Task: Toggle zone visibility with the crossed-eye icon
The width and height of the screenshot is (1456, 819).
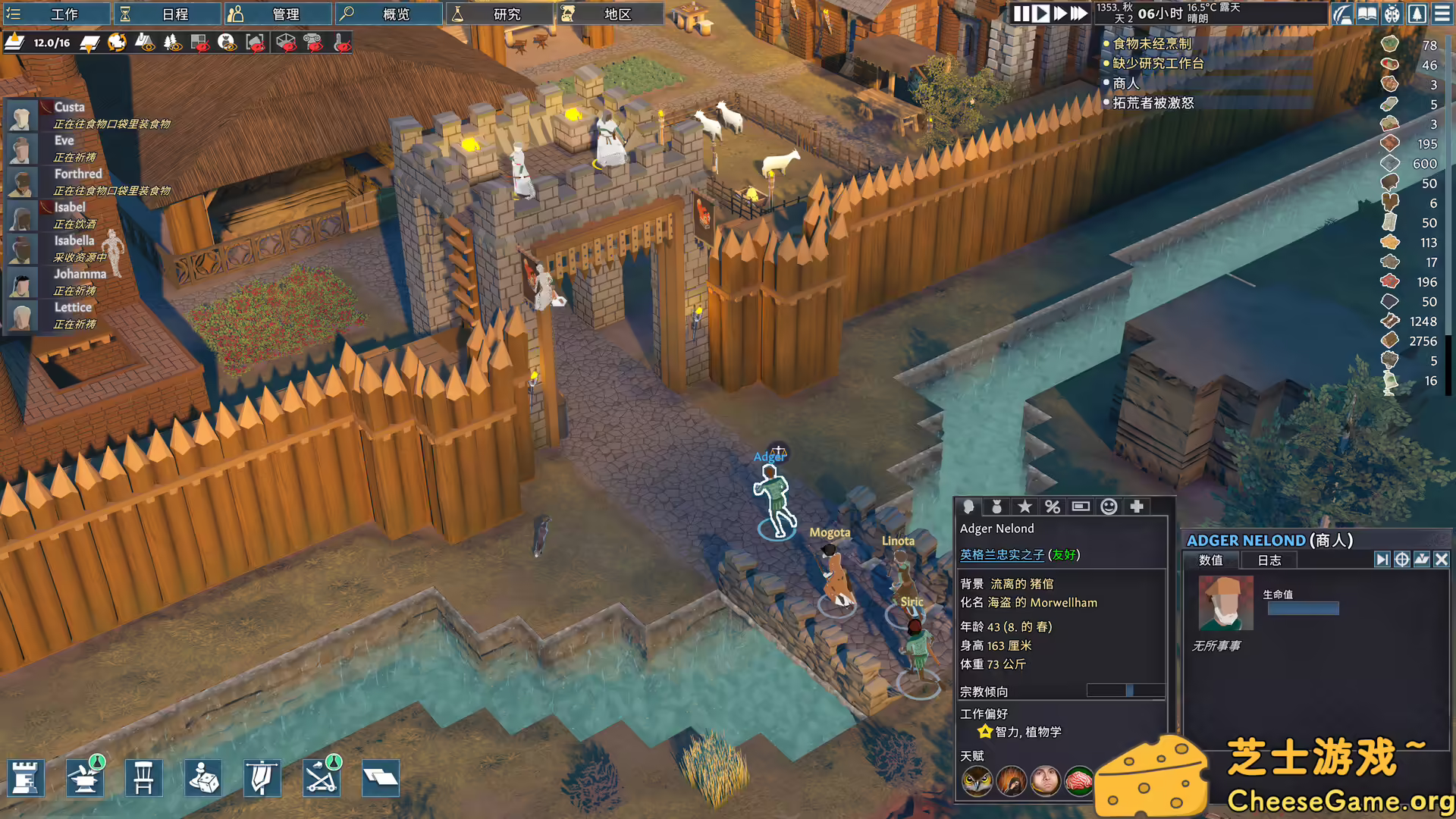Action: pos(199,43)
